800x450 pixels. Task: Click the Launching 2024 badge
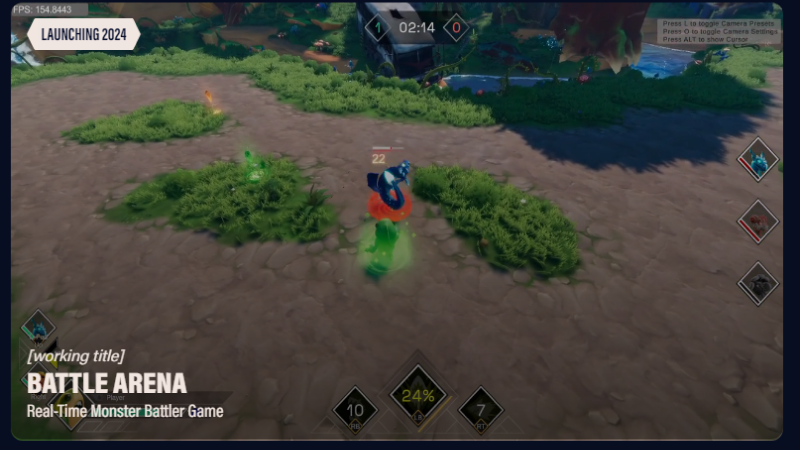84,34
